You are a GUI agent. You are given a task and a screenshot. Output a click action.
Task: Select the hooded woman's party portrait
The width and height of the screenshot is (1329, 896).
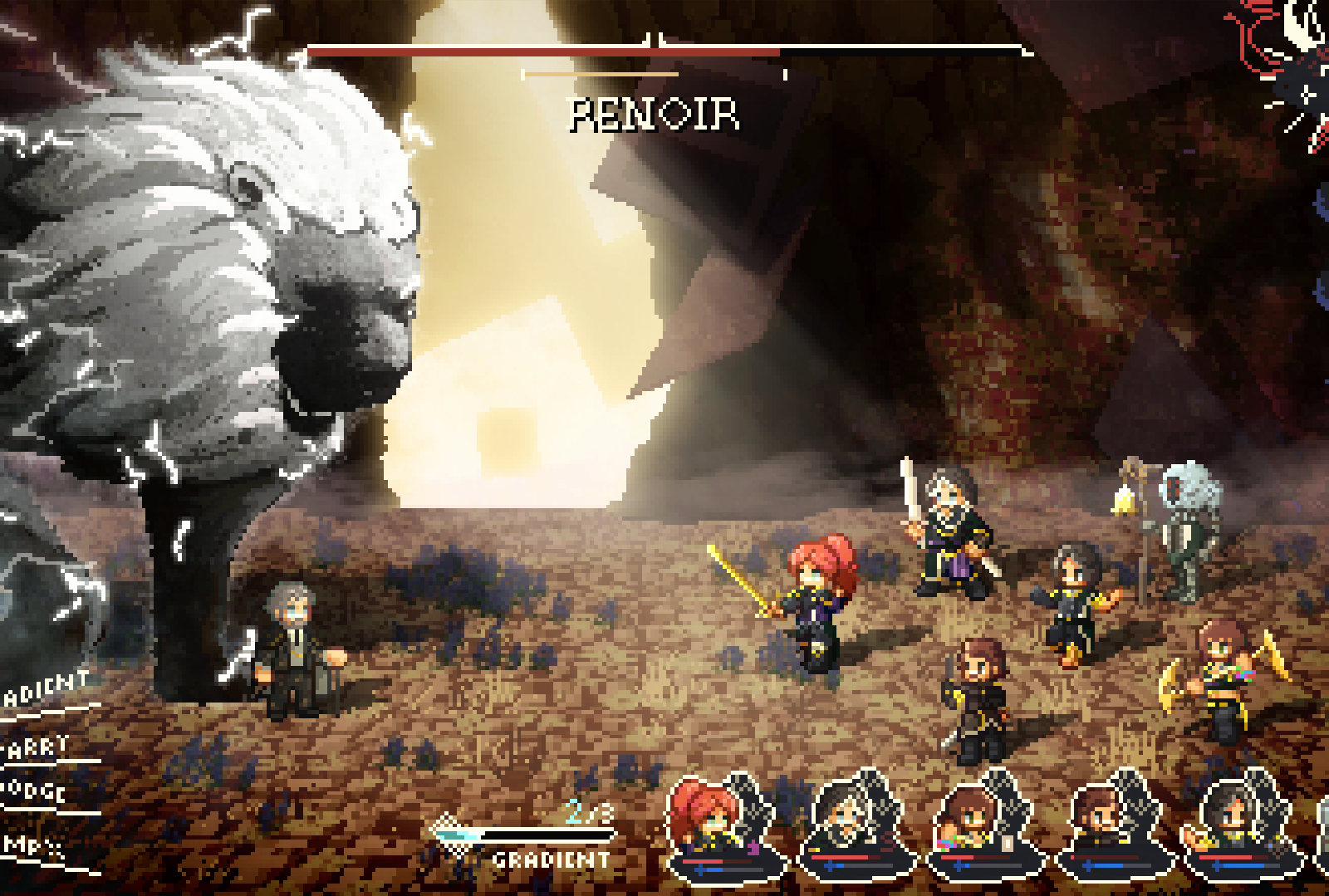843,818
